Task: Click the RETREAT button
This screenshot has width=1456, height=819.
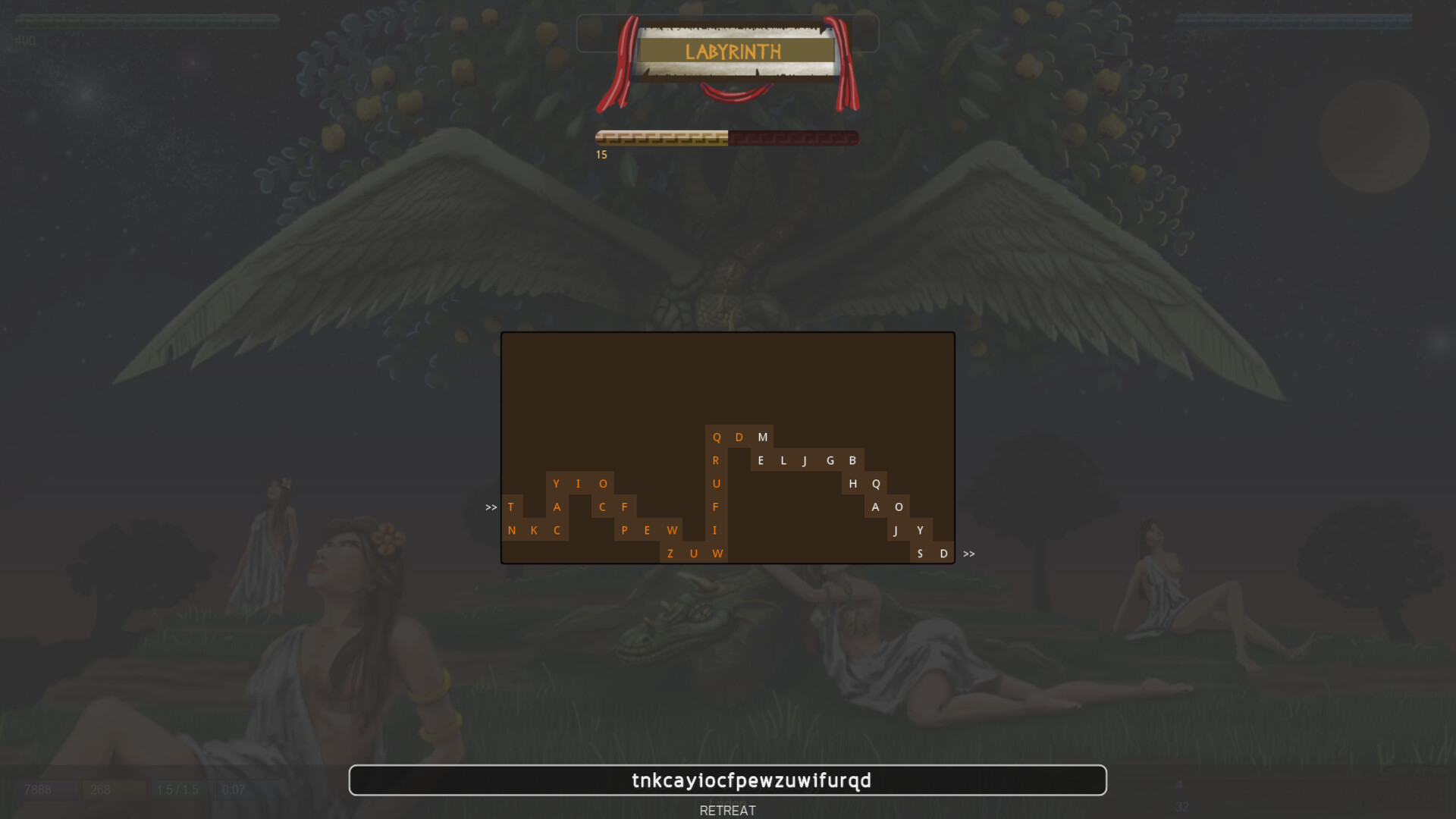Action: click(727, 810)
